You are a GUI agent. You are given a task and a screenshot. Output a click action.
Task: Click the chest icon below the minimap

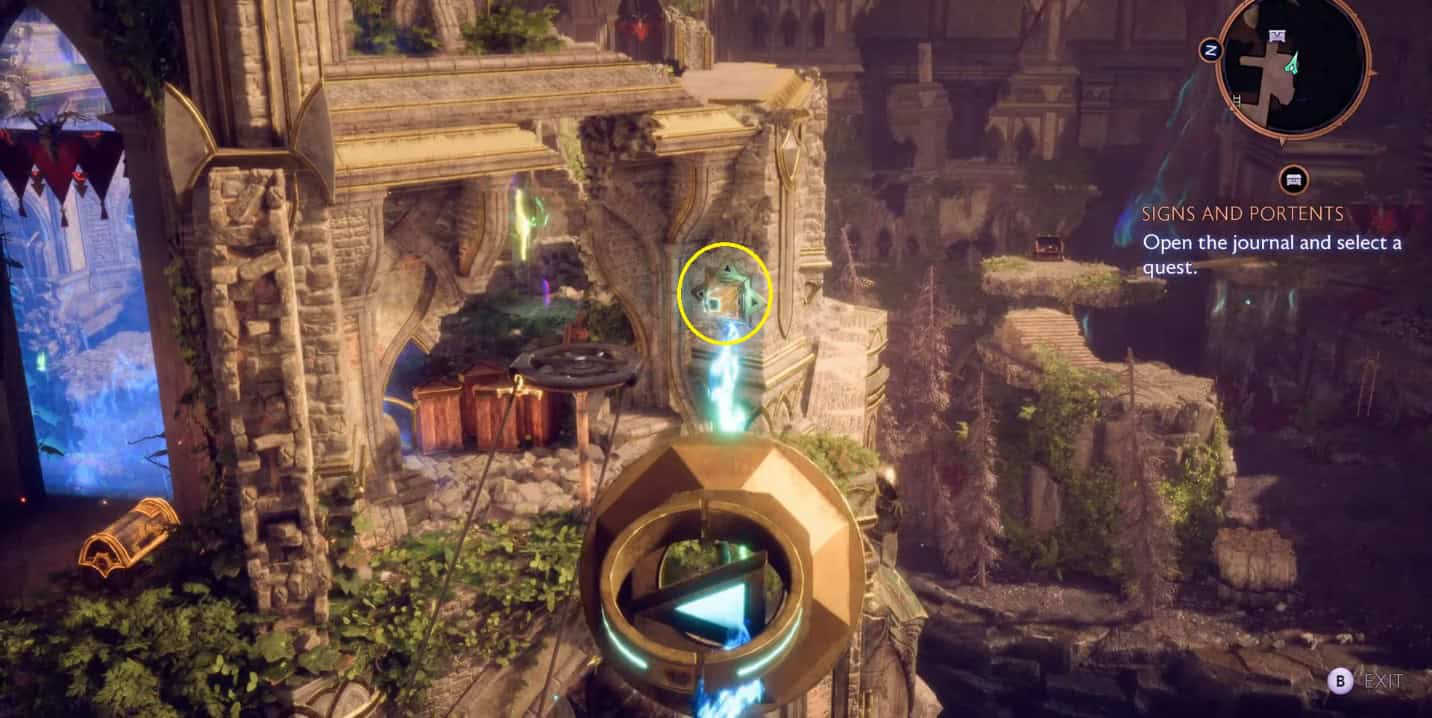tap(1294, 180)
